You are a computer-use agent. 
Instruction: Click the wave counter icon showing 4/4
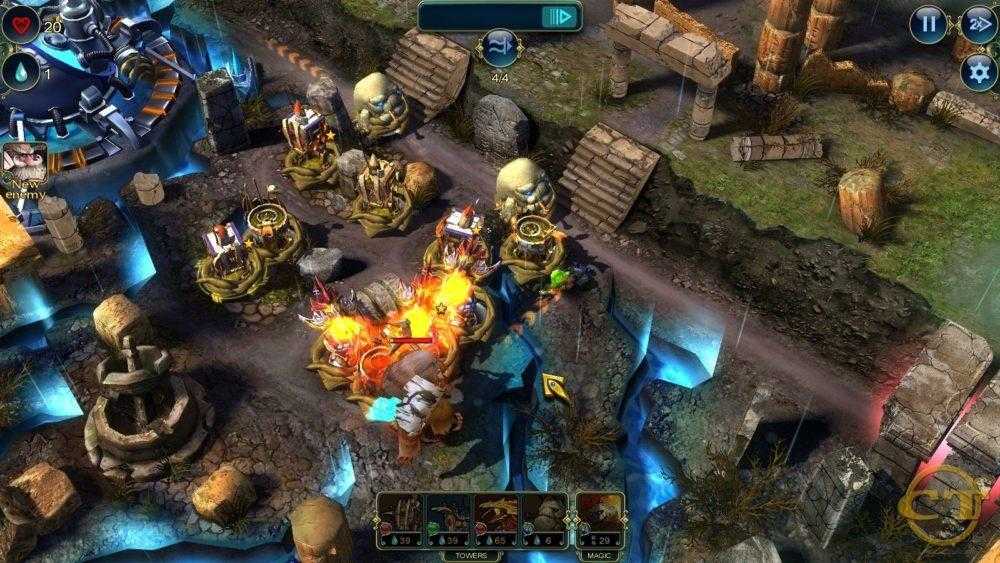[498, 46]
